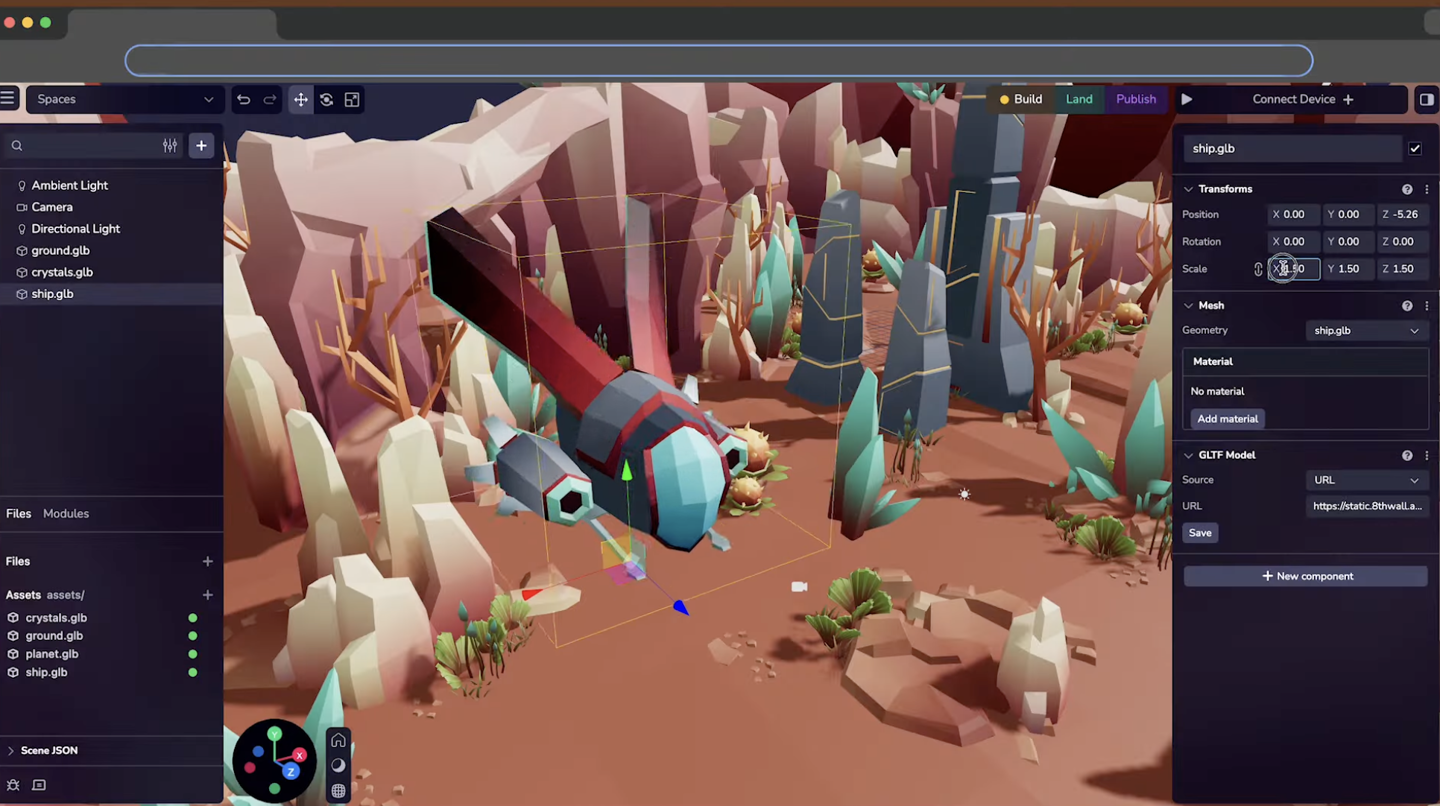The height and width of the screenshot is (806, 1440).
Task: Select the Scale tool in the toolbar
Action: click(352, 99)
